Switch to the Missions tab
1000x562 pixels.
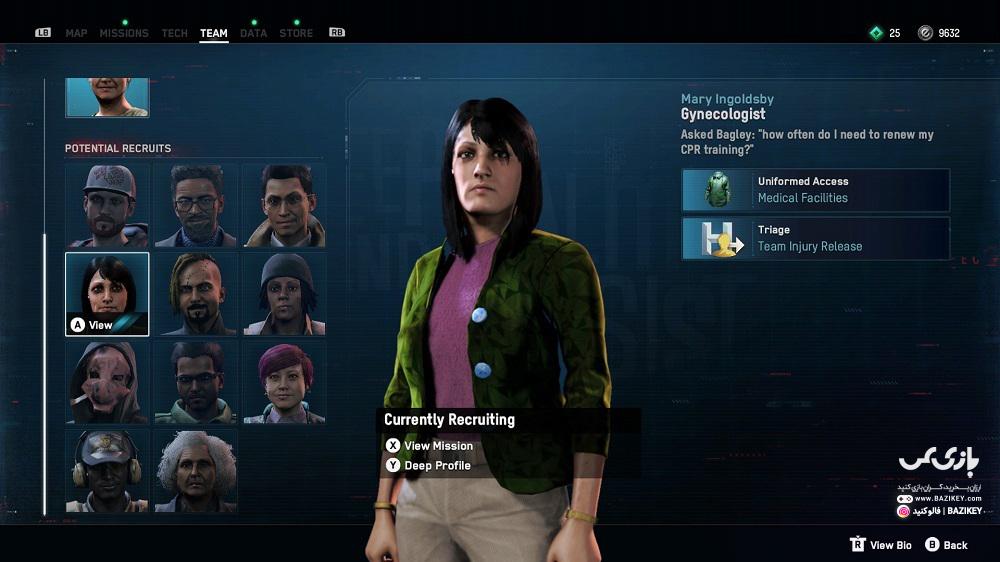pos(124,33)
